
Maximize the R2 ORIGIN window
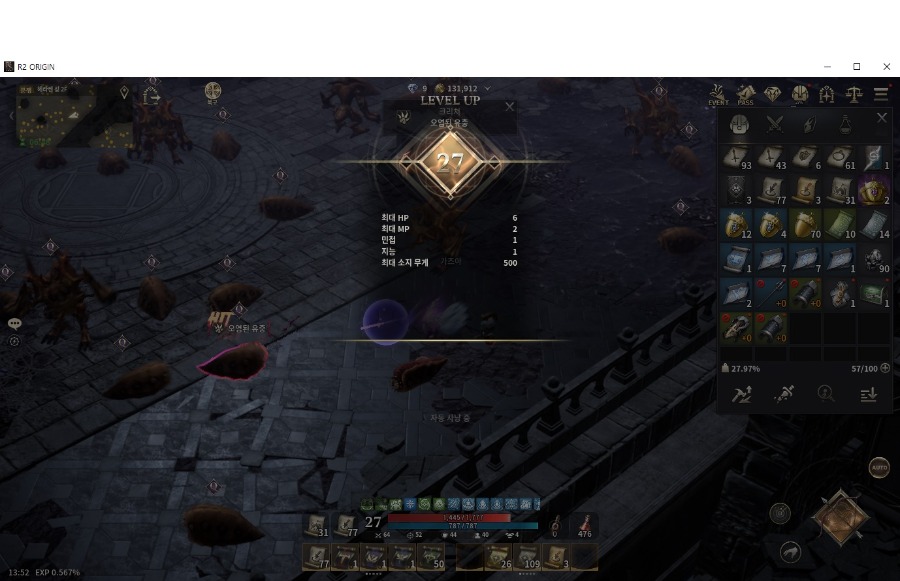pos(856,67)
